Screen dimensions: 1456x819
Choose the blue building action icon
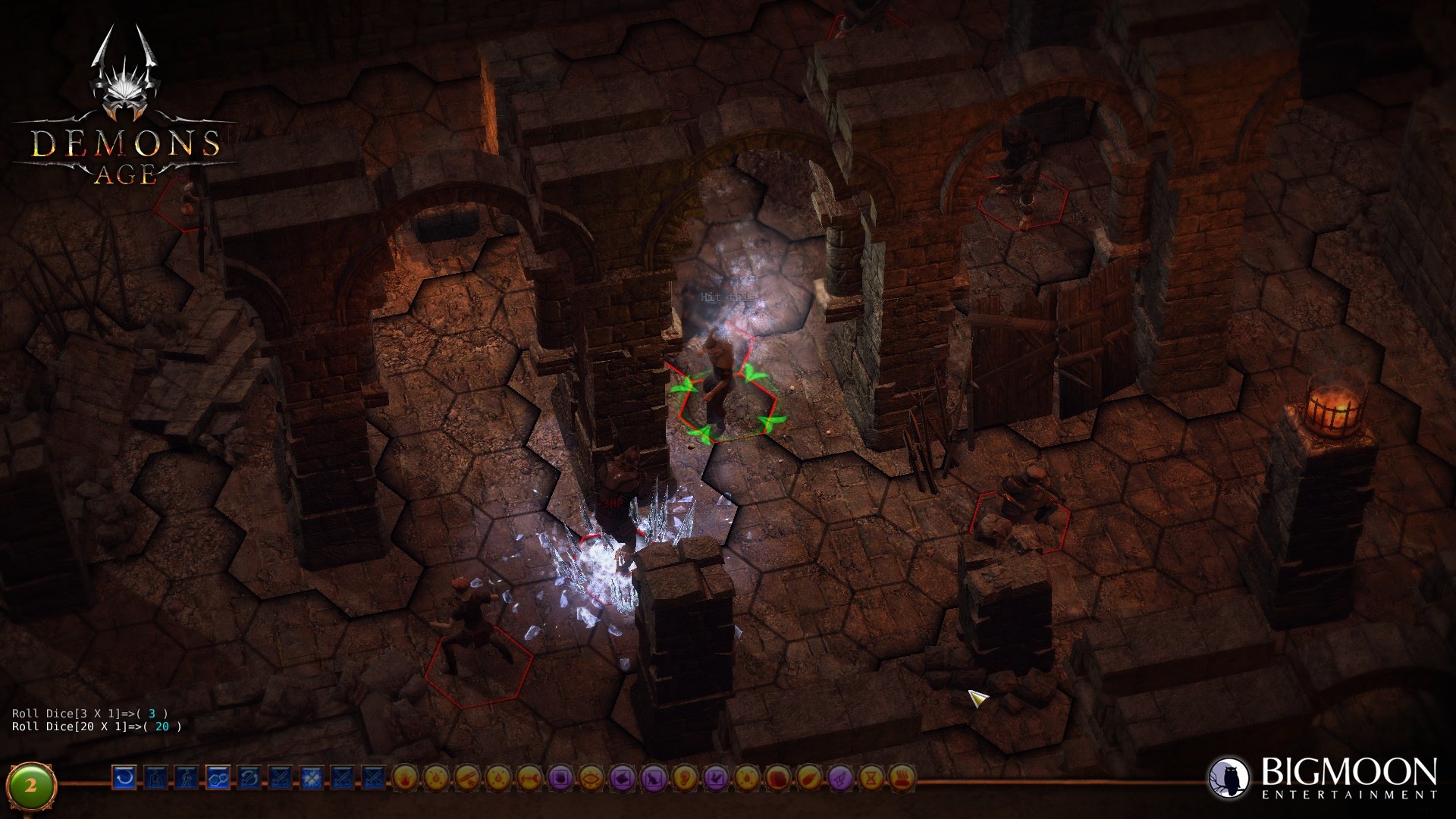pyautogui.click(x=156, y=777)
